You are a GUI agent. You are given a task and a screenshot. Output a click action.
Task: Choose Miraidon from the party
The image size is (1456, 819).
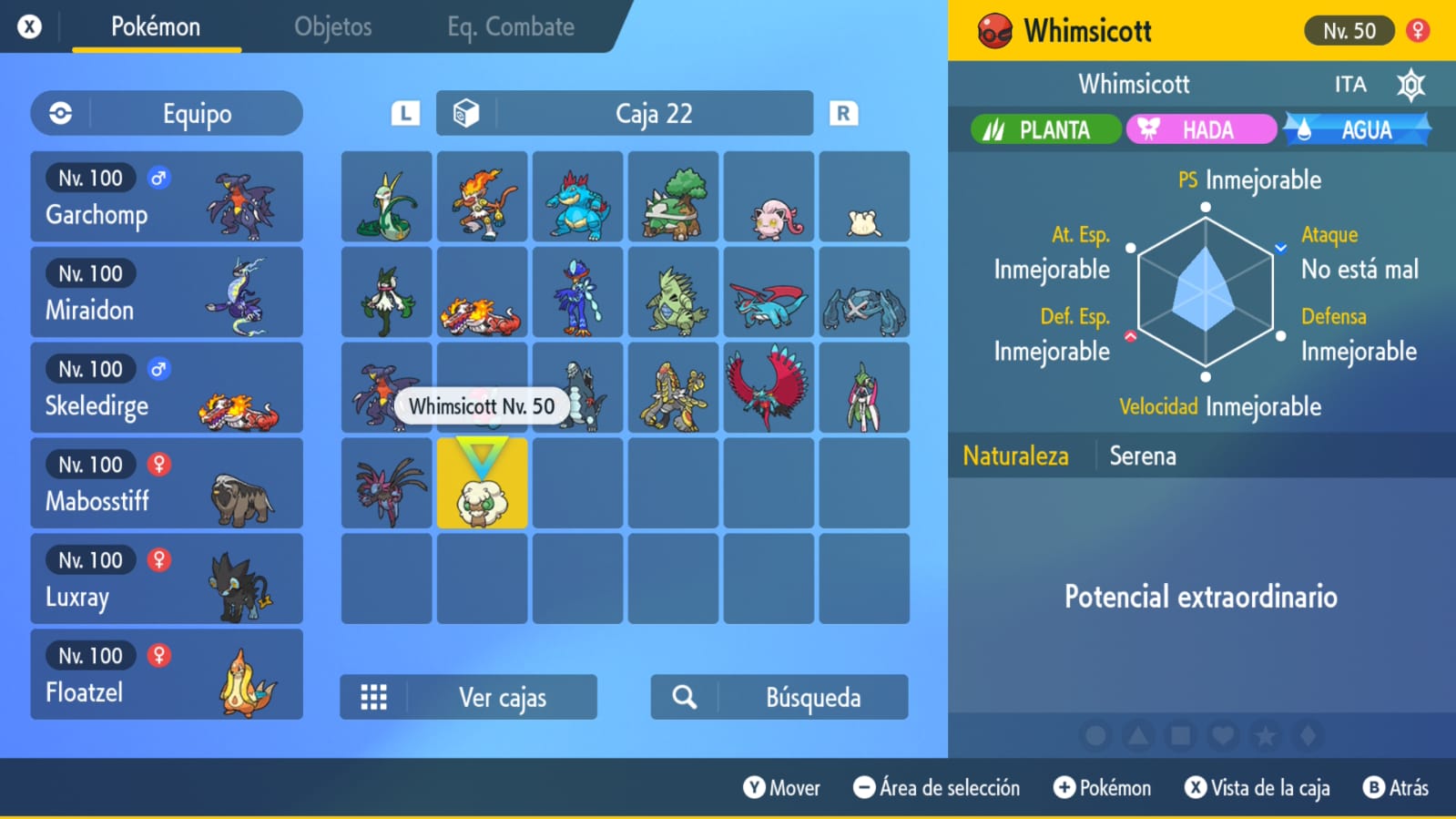[x=167, y=292]
